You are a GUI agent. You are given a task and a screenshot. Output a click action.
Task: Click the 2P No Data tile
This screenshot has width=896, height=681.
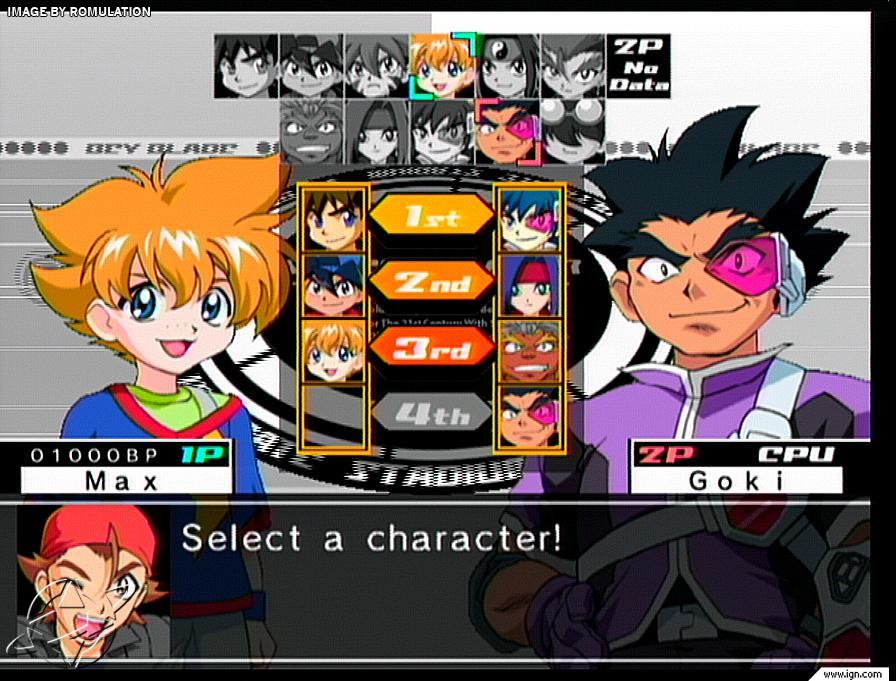638,66
